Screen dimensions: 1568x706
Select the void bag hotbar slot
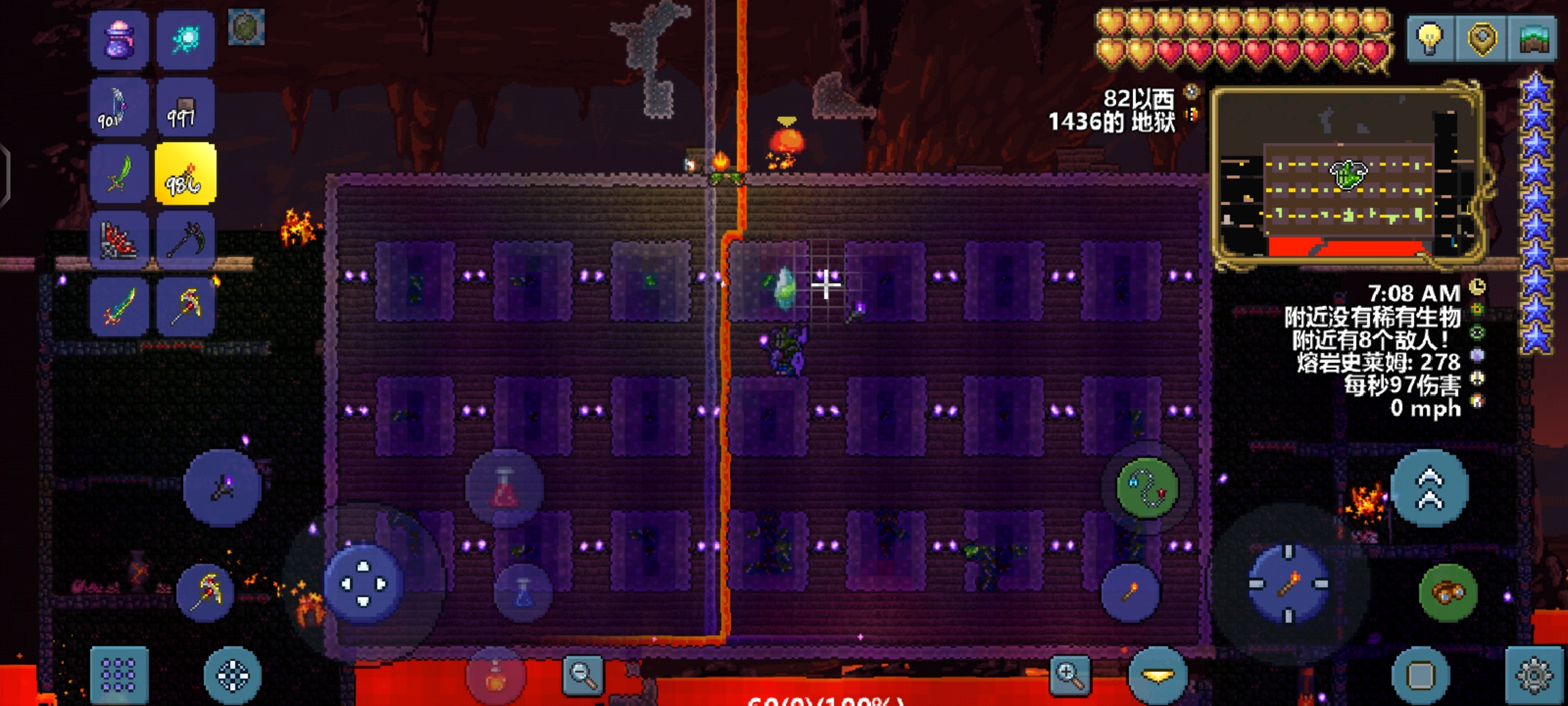coord(120,41)
